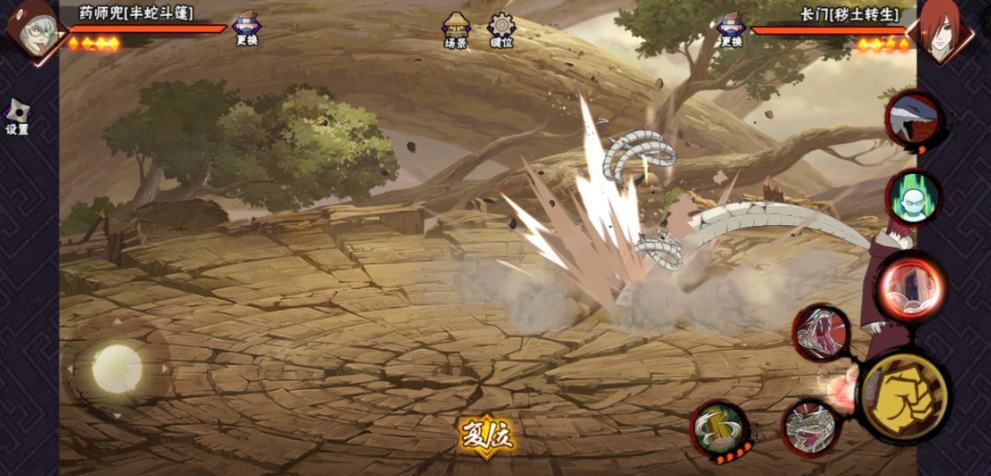The image size is (991, 476).
Task: Tap the 更换 button beside Kabuto's health bar
Action: coord(246,29)
